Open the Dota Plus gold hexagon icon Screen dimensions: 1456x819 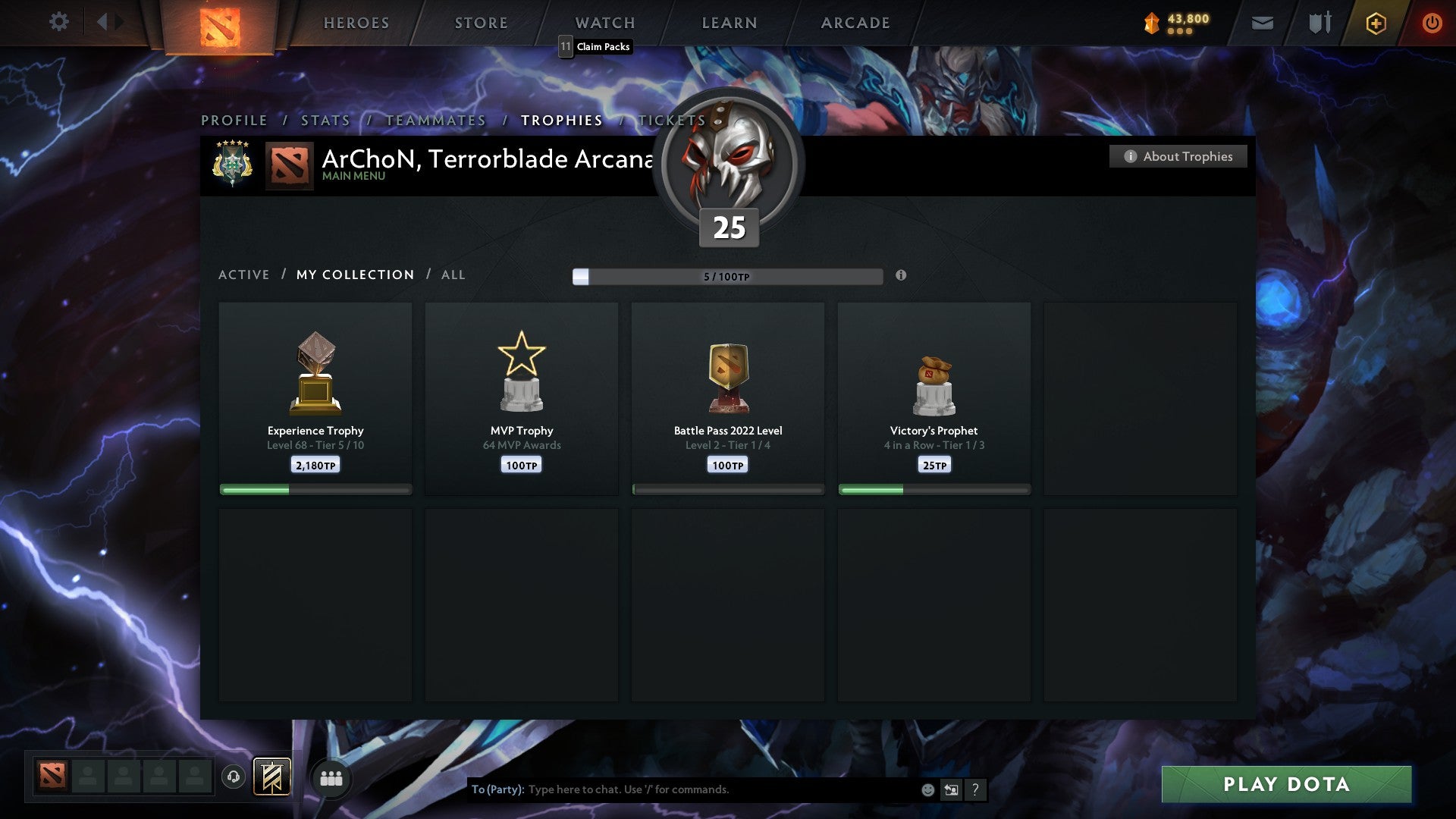pos(1376,23)
